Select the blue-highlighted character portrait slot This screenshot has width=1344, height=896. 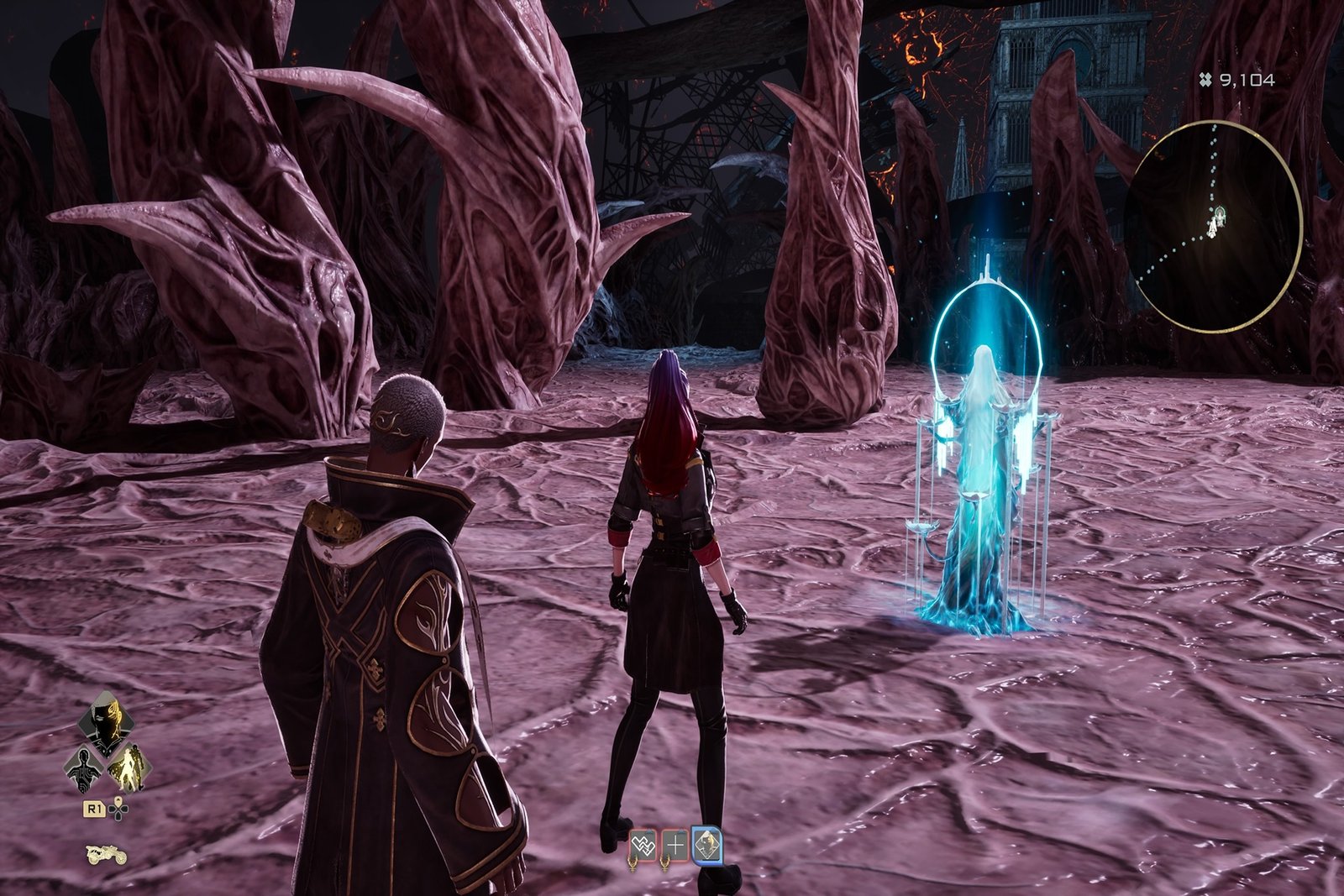(707, 846)
